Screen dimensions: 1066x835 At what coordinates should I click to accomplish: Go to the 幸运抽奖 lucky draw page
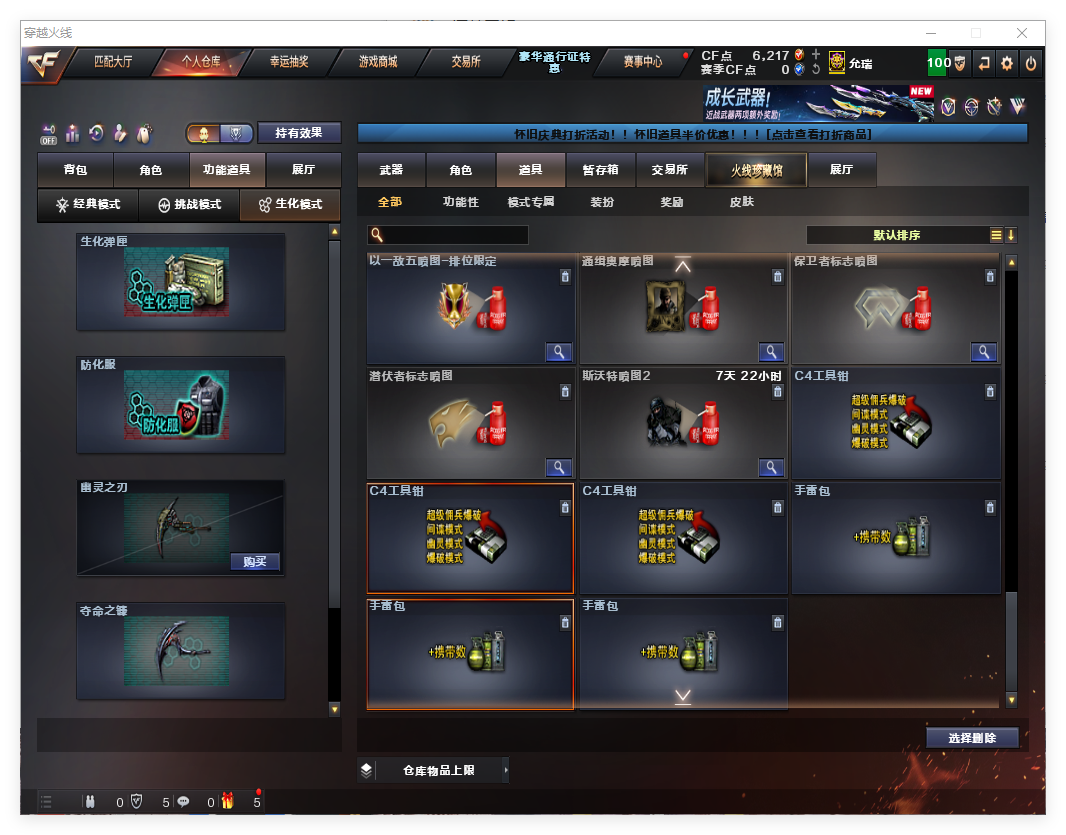click(x=289, y=62)
